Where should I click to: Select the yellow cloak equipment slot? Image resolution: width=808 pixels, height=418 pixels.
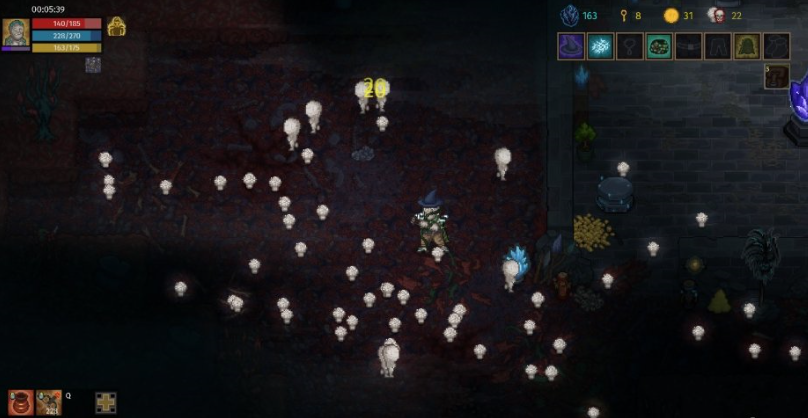747,46
